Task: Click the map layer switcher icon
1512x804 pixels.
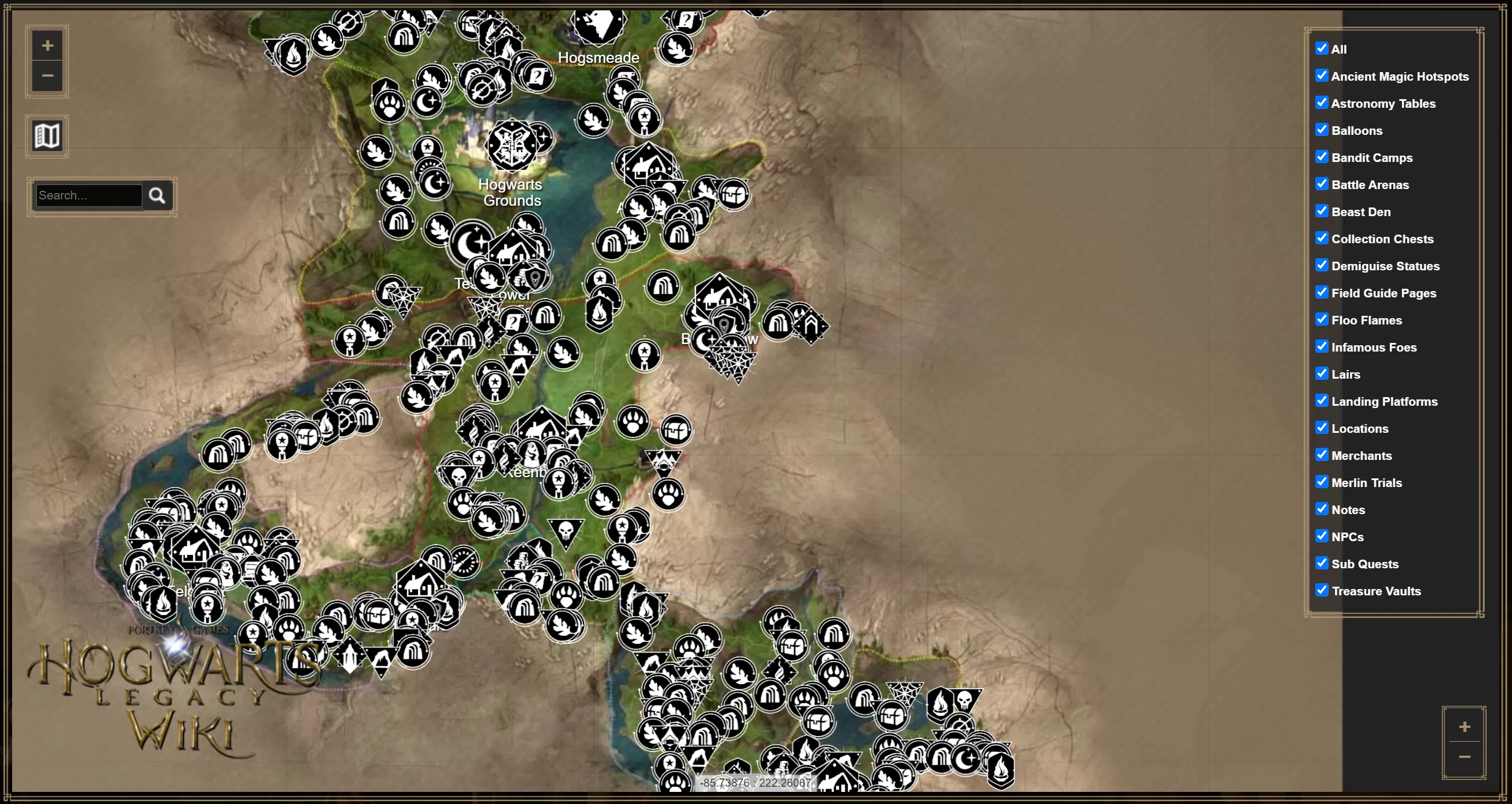Action: click(46, 135)
